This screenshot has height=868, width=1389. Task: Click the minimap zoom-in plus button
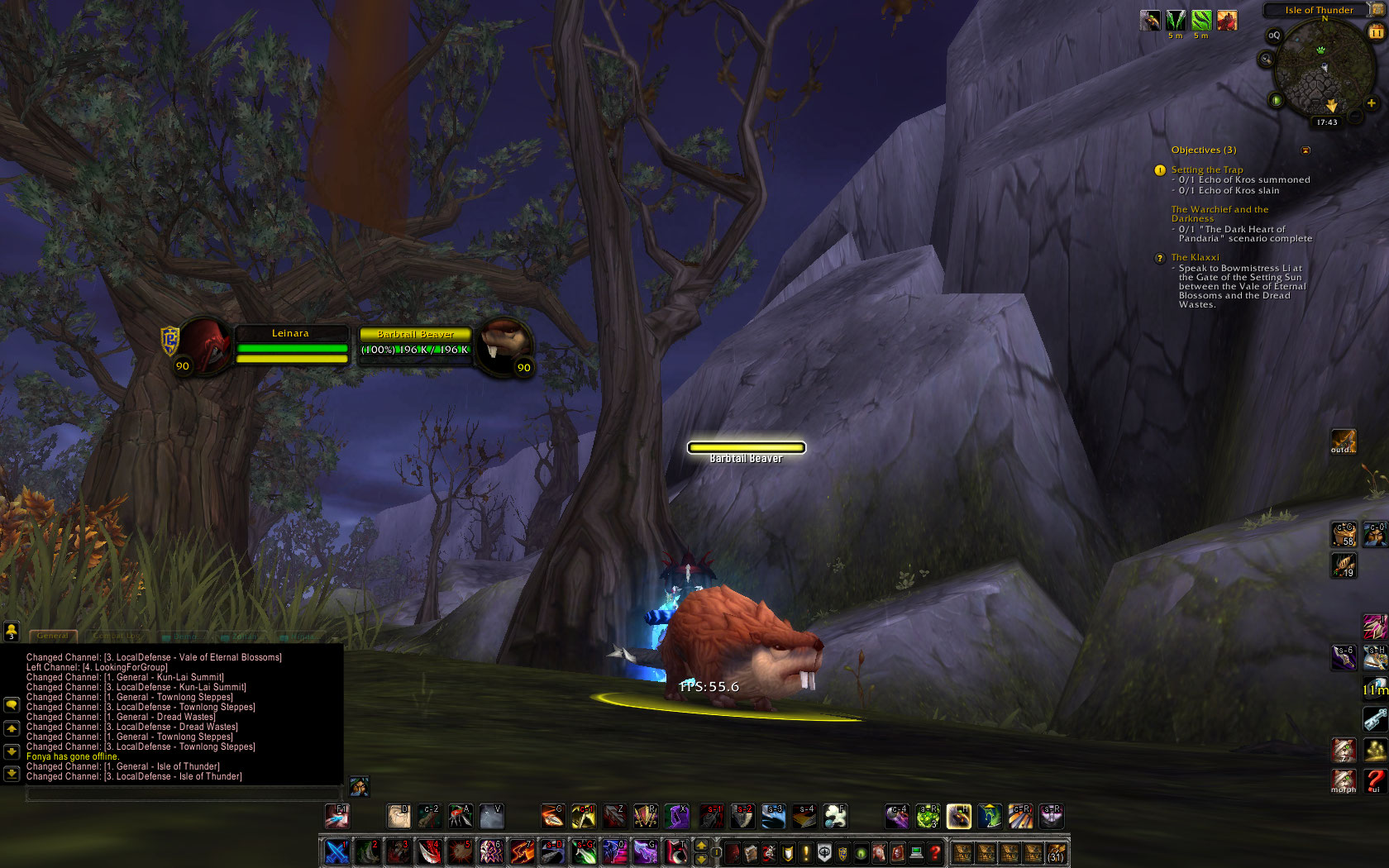click(1371, 103)
